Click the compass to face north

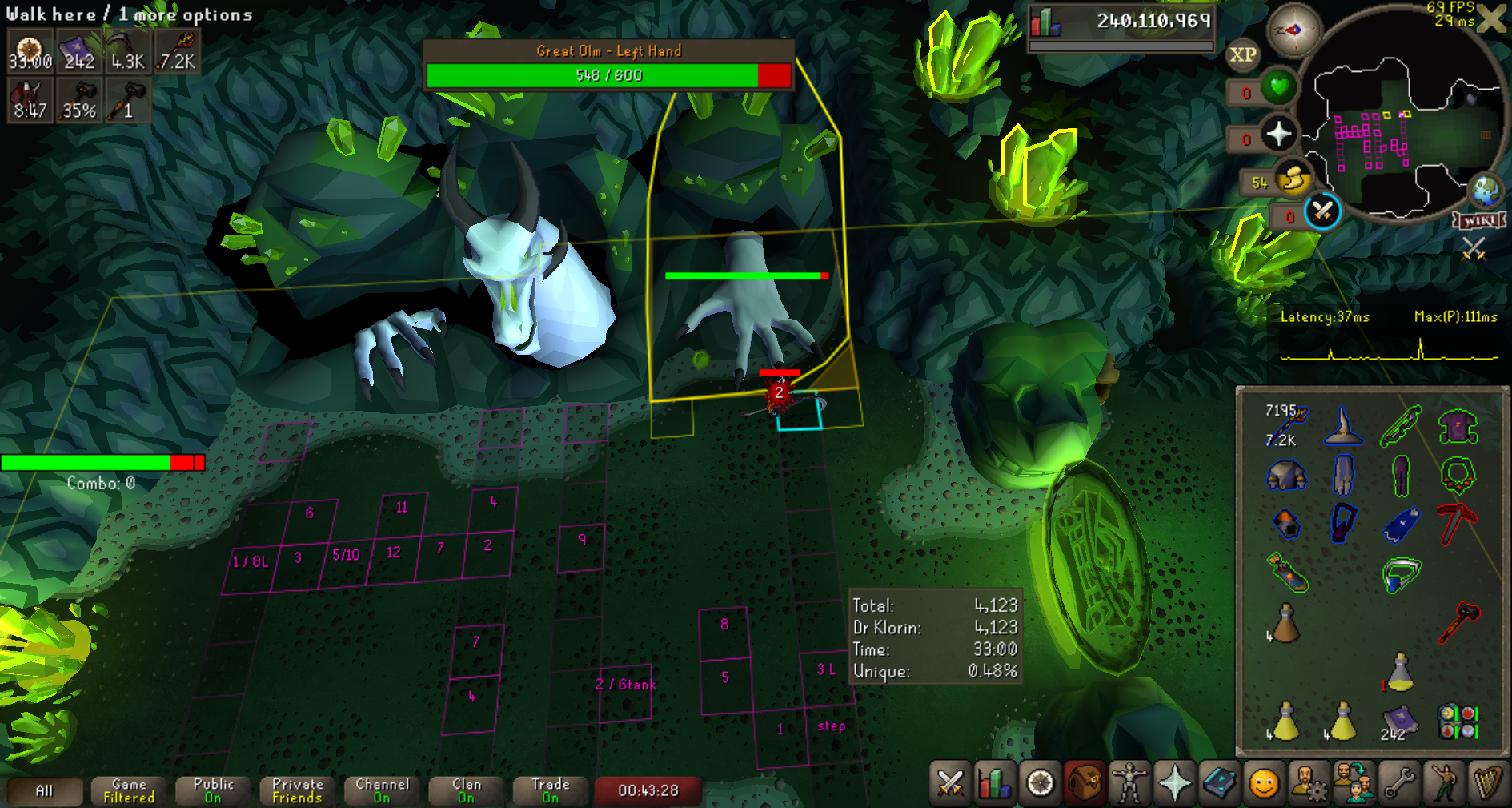click(x=1293, y=30)
